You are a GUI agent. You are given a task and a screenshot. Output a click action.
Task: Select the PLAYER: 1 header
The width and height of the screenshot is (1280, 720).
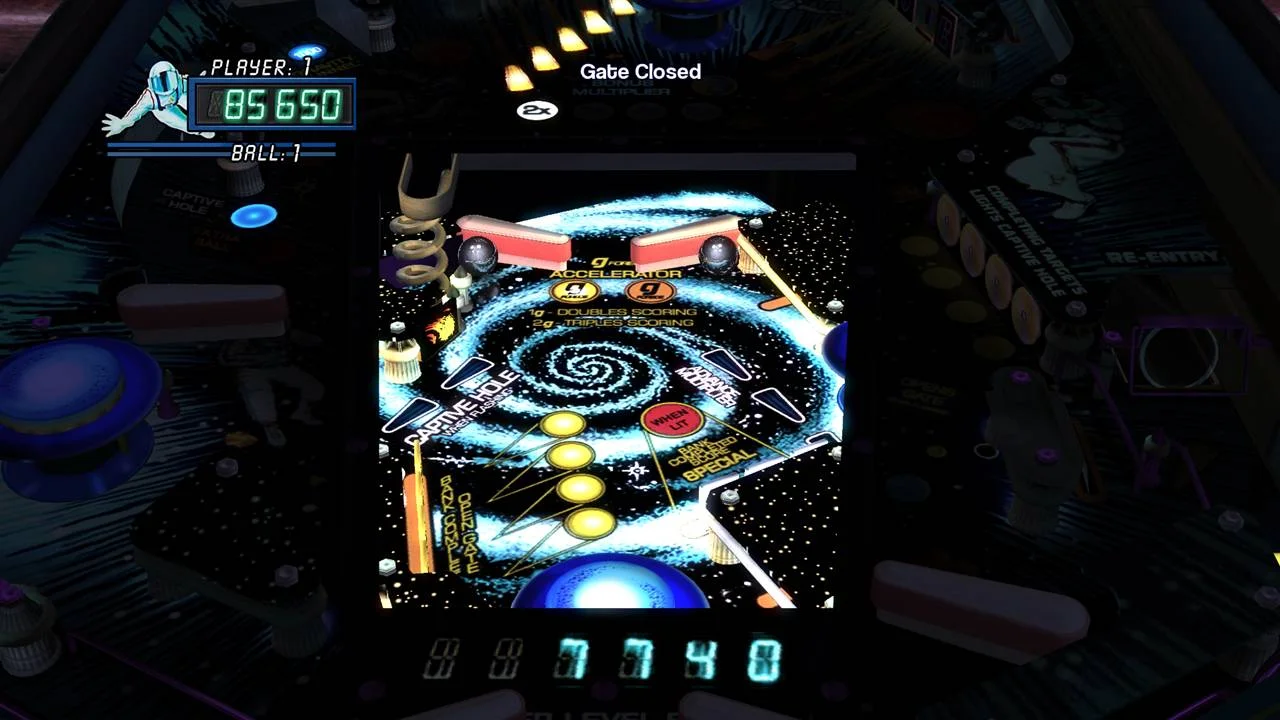tap(258, 67)
